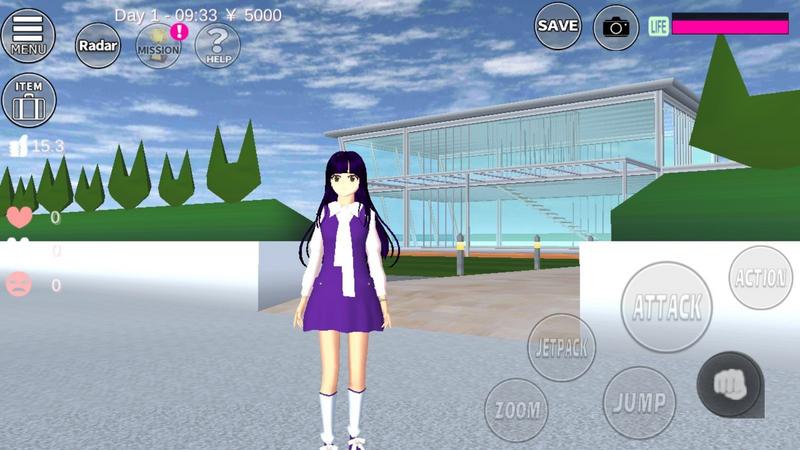Show the HELP question mark screen
Image resolution: width=800 pixels, height=450 pixels.
pos(217,45)
